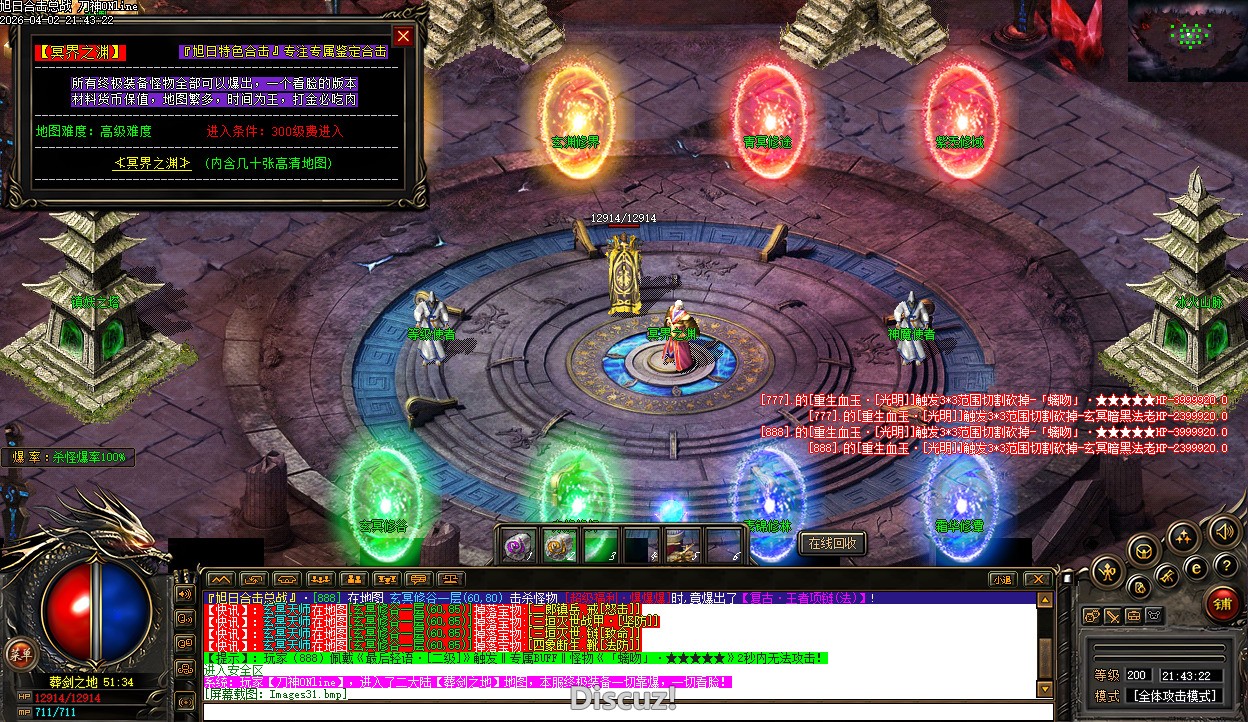The image size is (1248, 722).
Task: Click the 小退 logout button on chat bar
Action: [x=1002, y=579]
